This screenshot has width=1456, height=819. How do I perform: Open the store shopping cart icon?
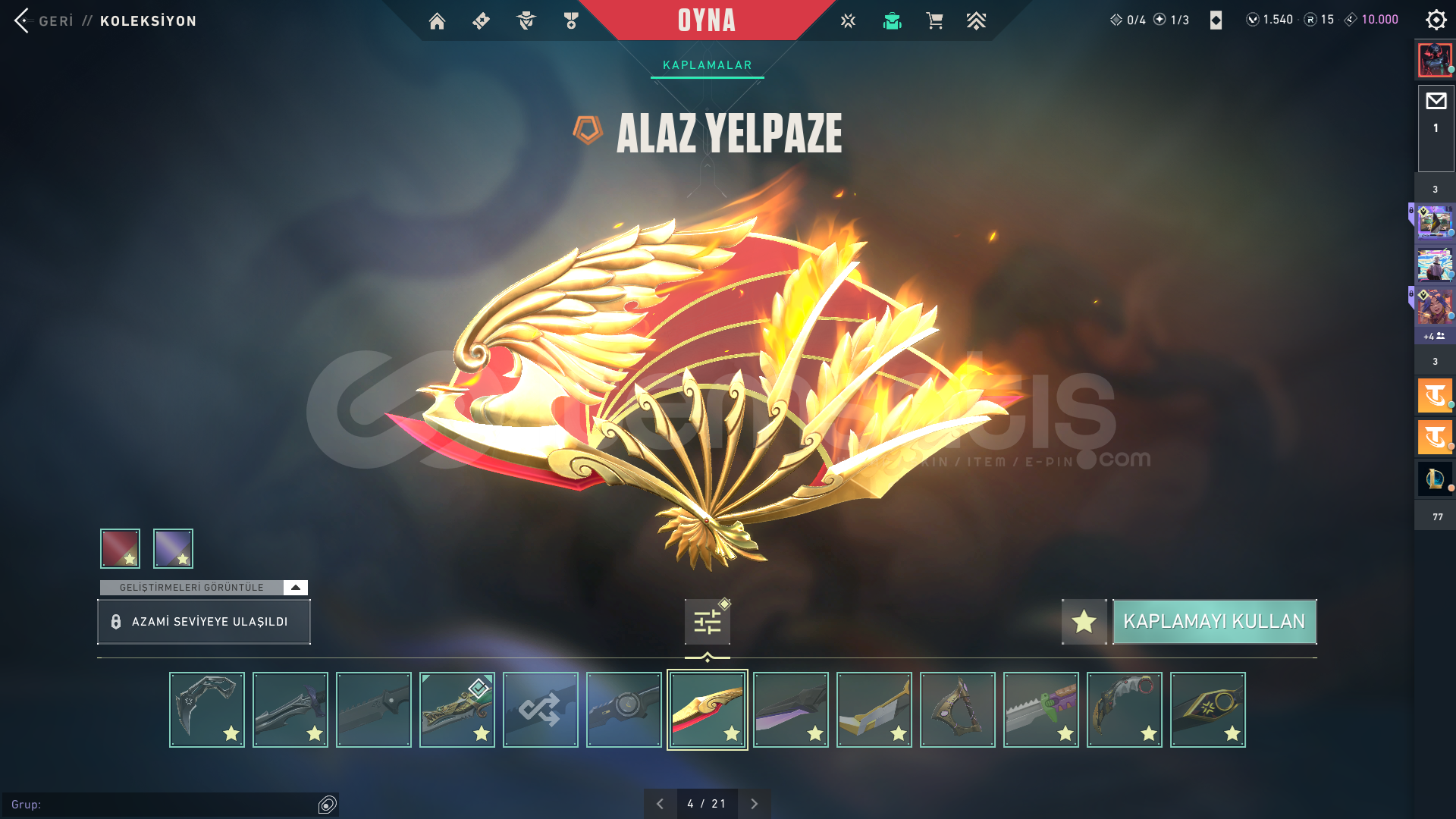pyautogui.click(x=934, y=20)
